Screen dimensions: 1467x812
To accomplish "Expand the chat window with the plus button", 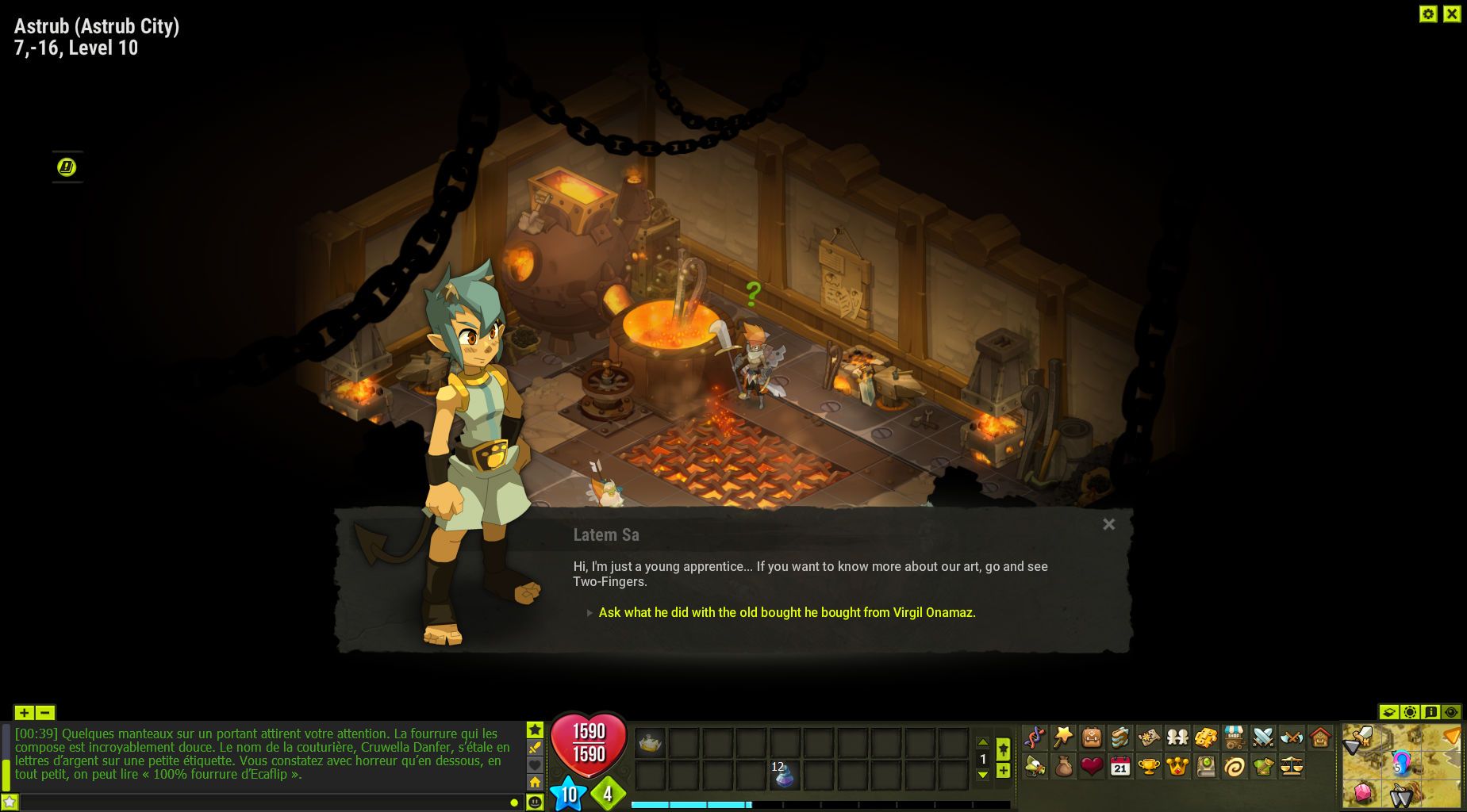I will point(24,712).
